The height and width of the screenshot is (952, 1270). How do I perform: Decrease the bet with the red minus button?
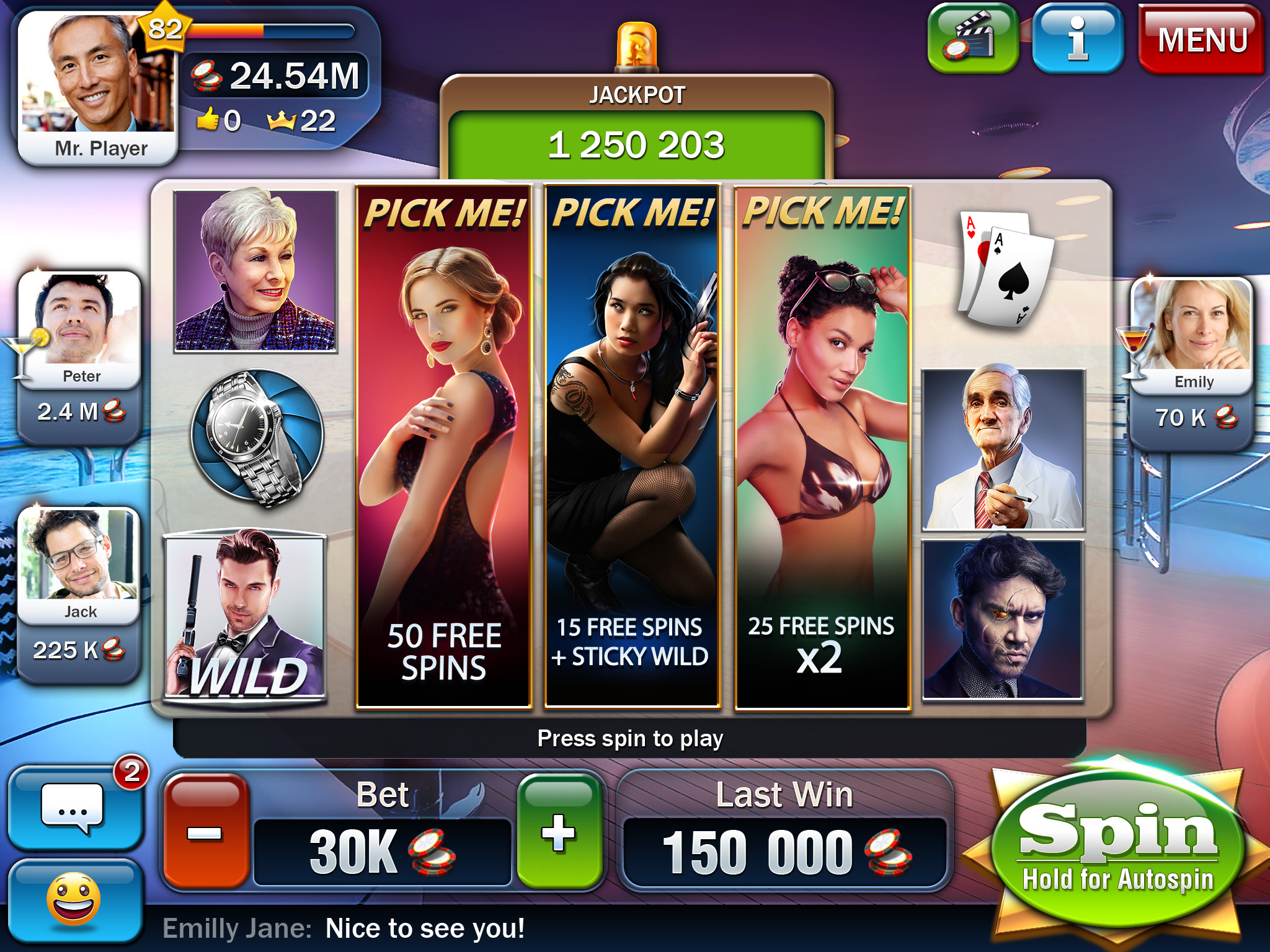point(205,832)
